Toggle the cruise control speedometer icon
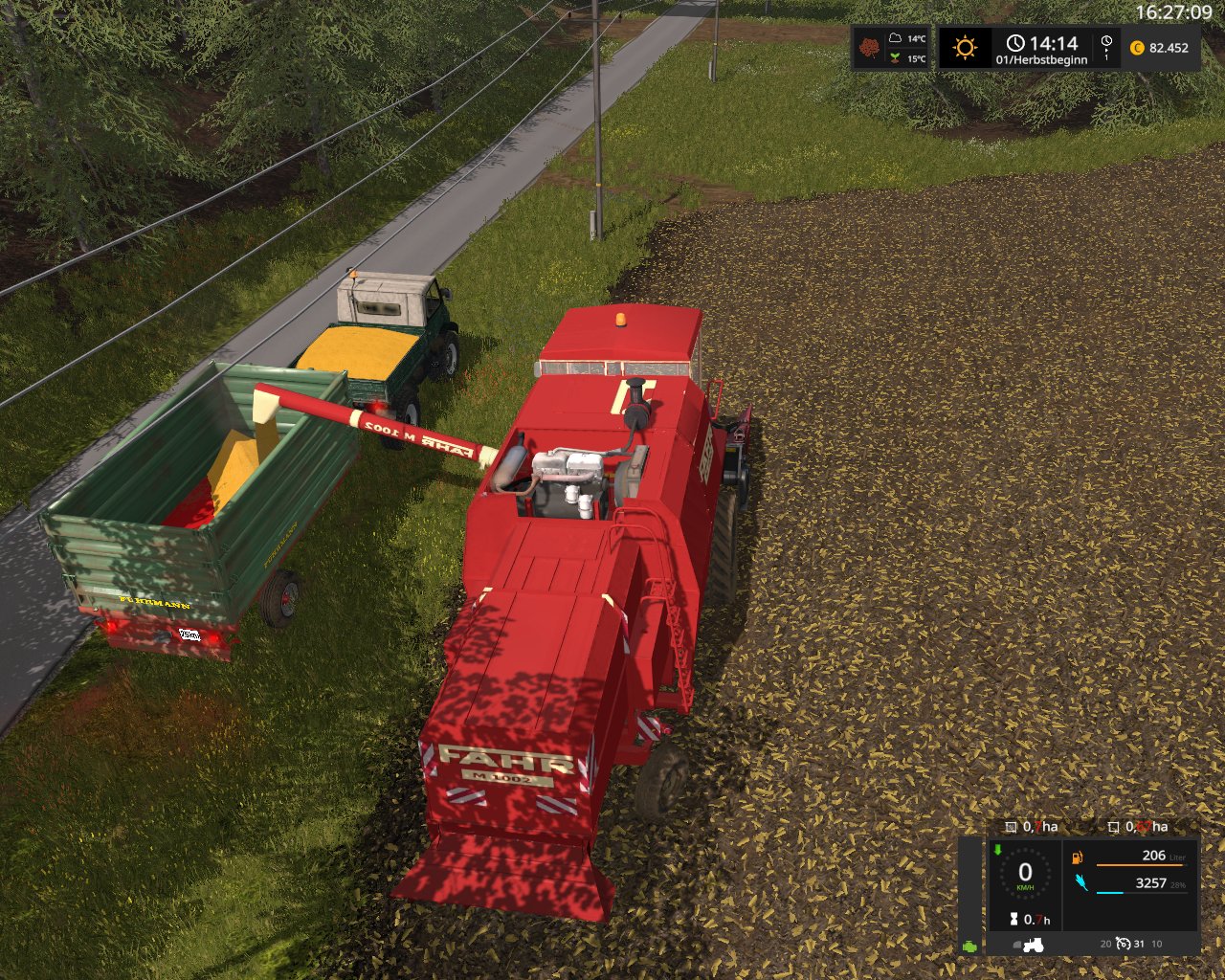The image size is (1225, 980). click(1124, 944)
